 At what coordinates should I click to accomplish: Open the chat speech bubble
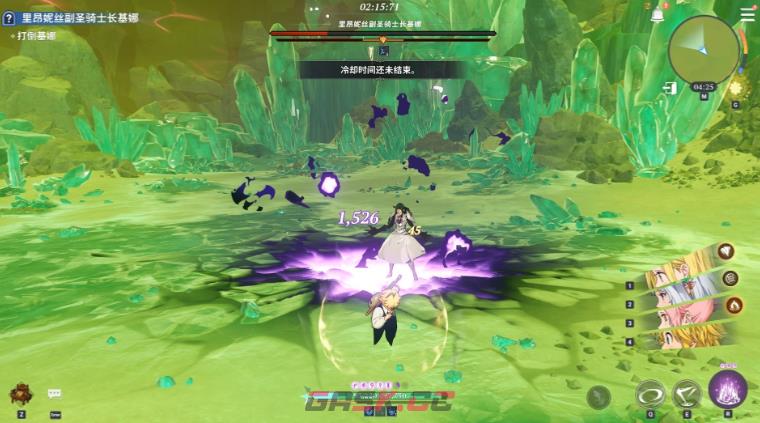point(54,394)
